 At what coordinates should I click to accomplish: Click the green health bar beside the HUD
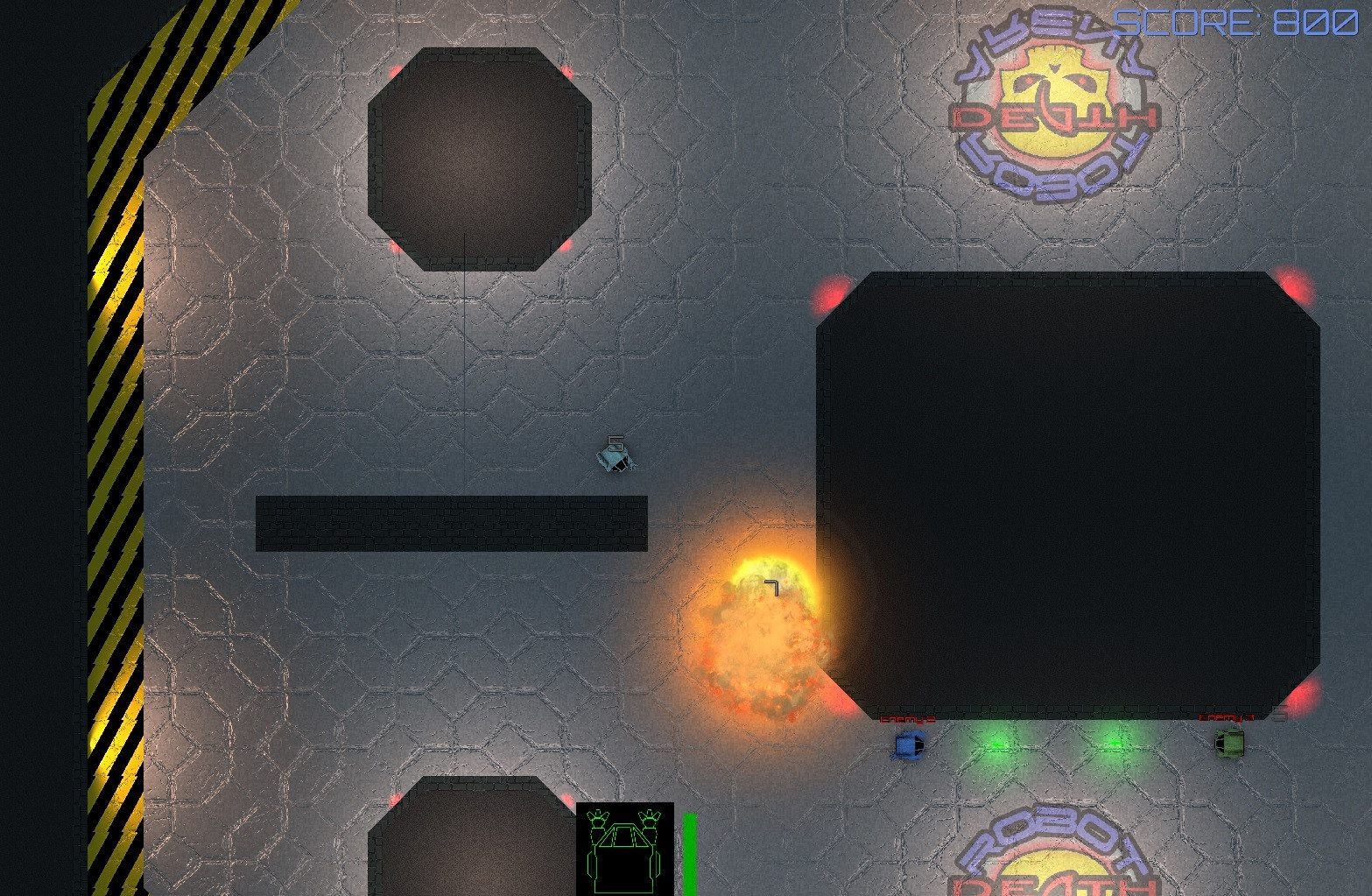(691, 850)
